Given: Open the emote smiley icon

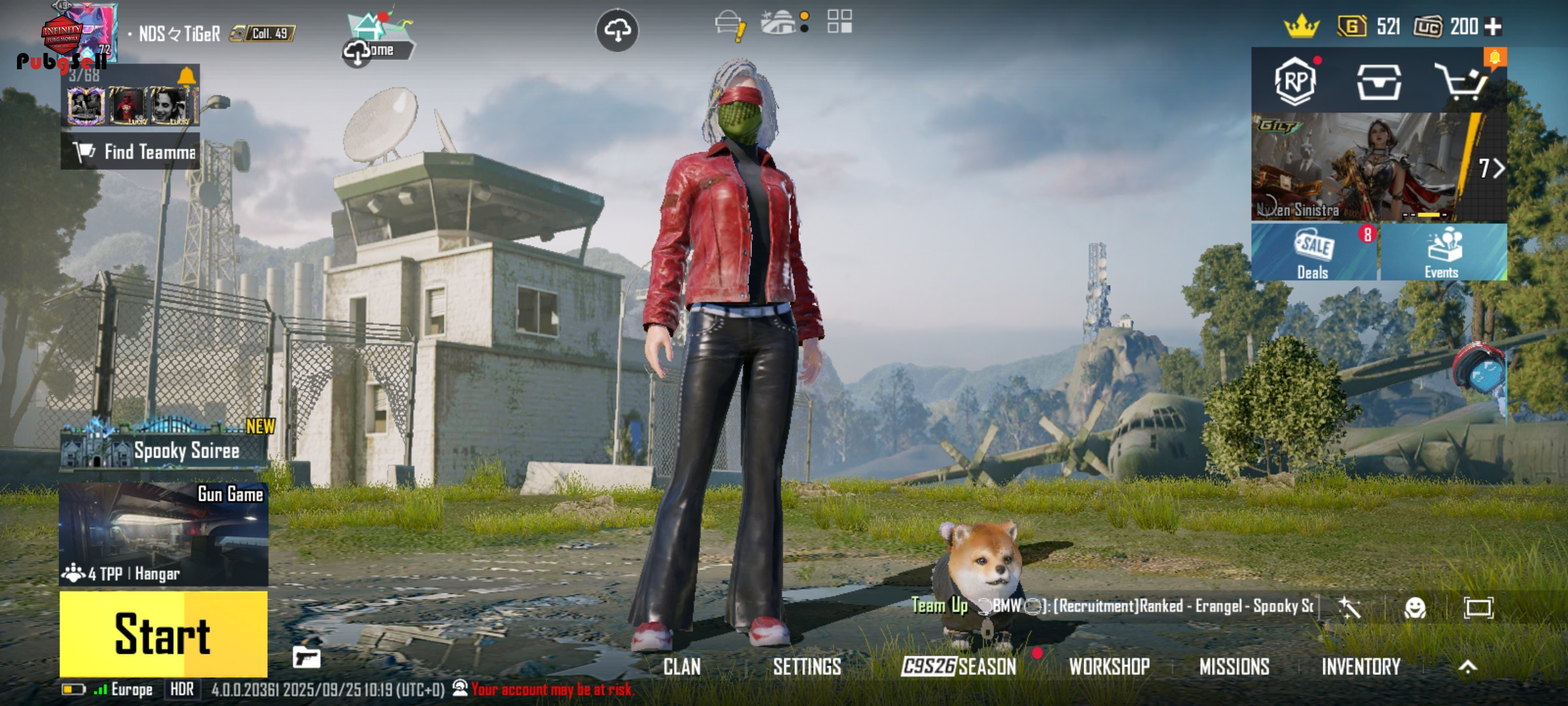Looking at the screenshot, I should 1414,608.
